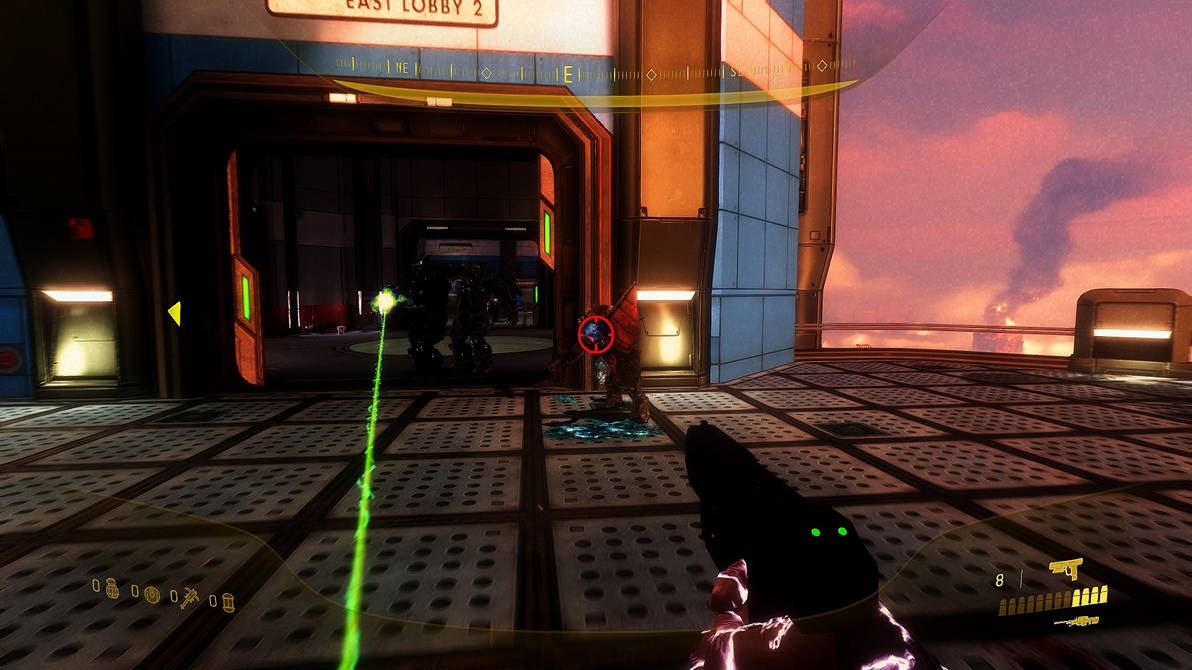Choose the spike grenade icon
1192x670 pixels.
(189, 598)
